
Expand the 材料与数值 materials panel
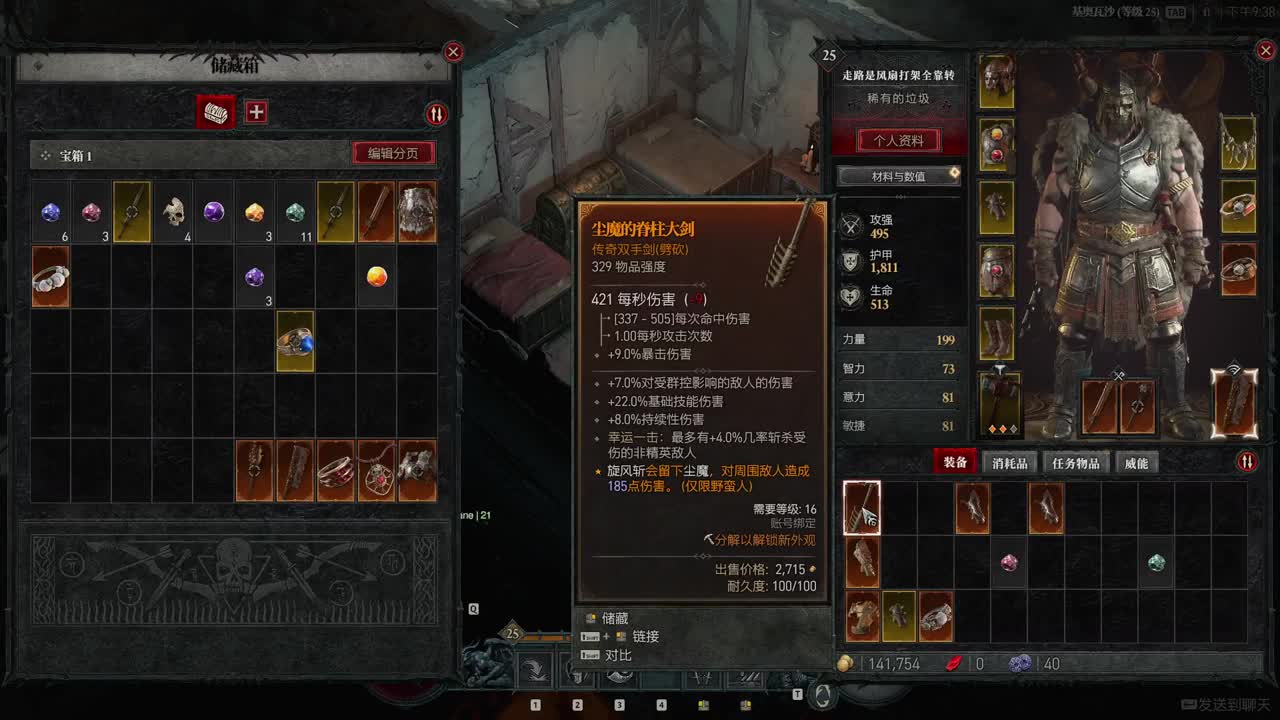click(897, 177)
